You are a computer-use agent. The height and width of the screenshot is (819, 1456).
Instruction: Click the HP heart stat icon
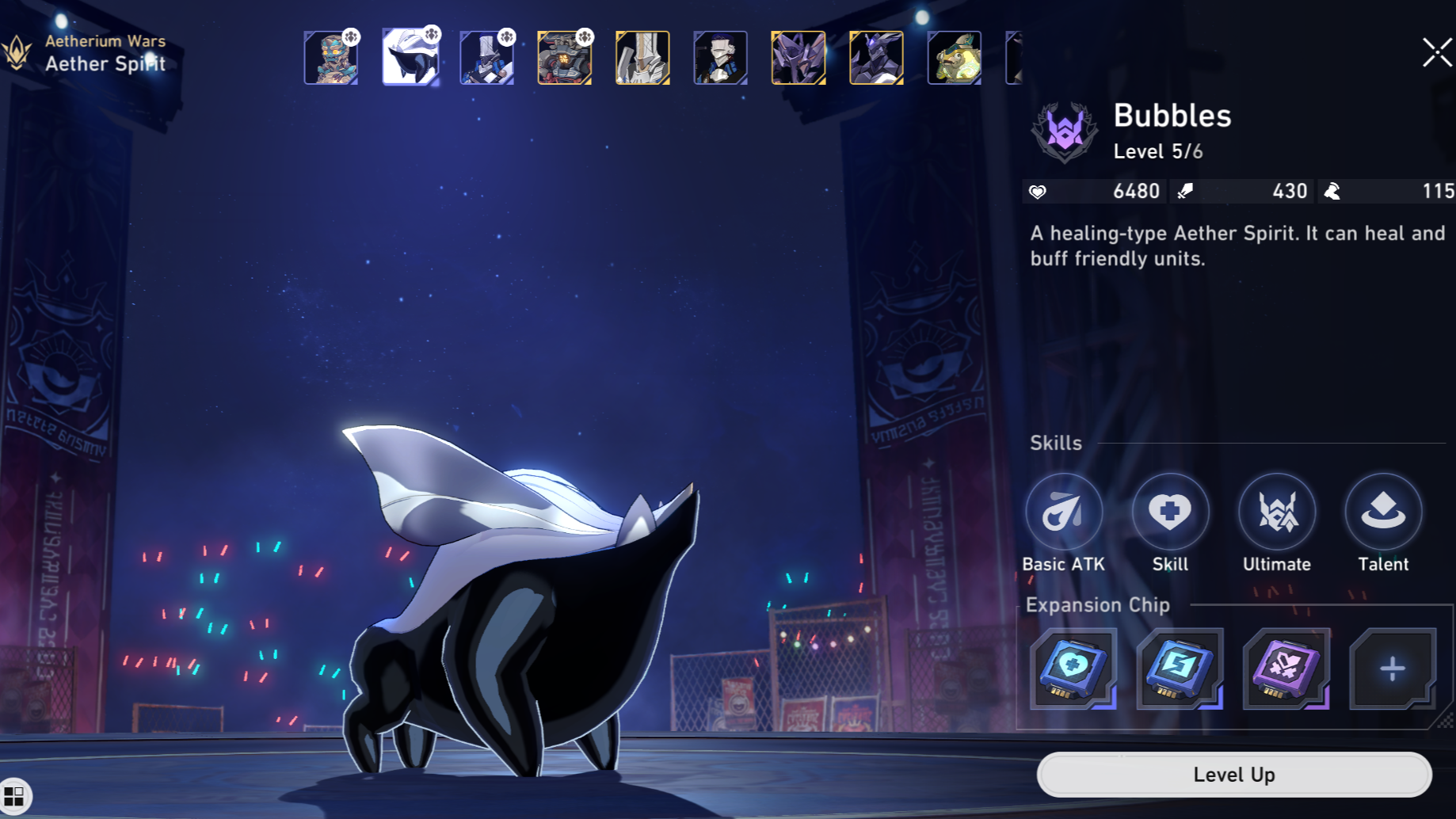[x=1039, y=191]
